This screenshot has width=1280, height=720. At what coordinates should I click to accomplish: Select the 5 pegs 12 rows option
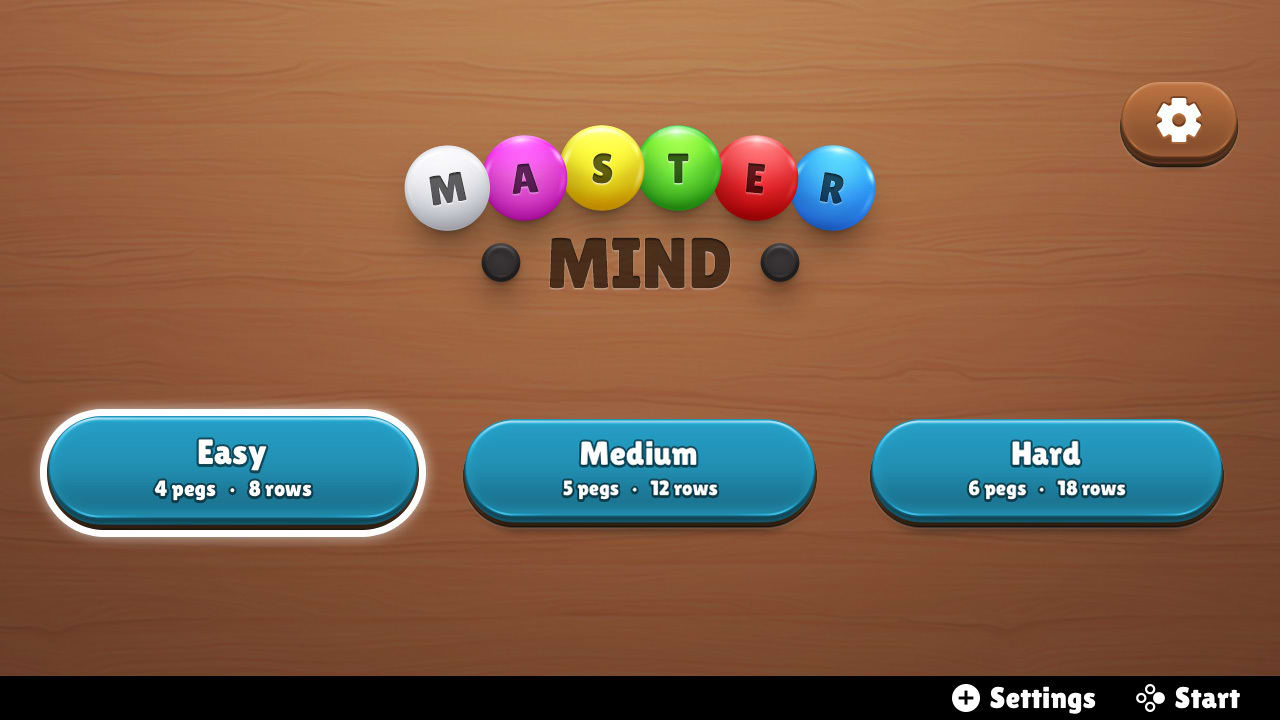point(639,489)
